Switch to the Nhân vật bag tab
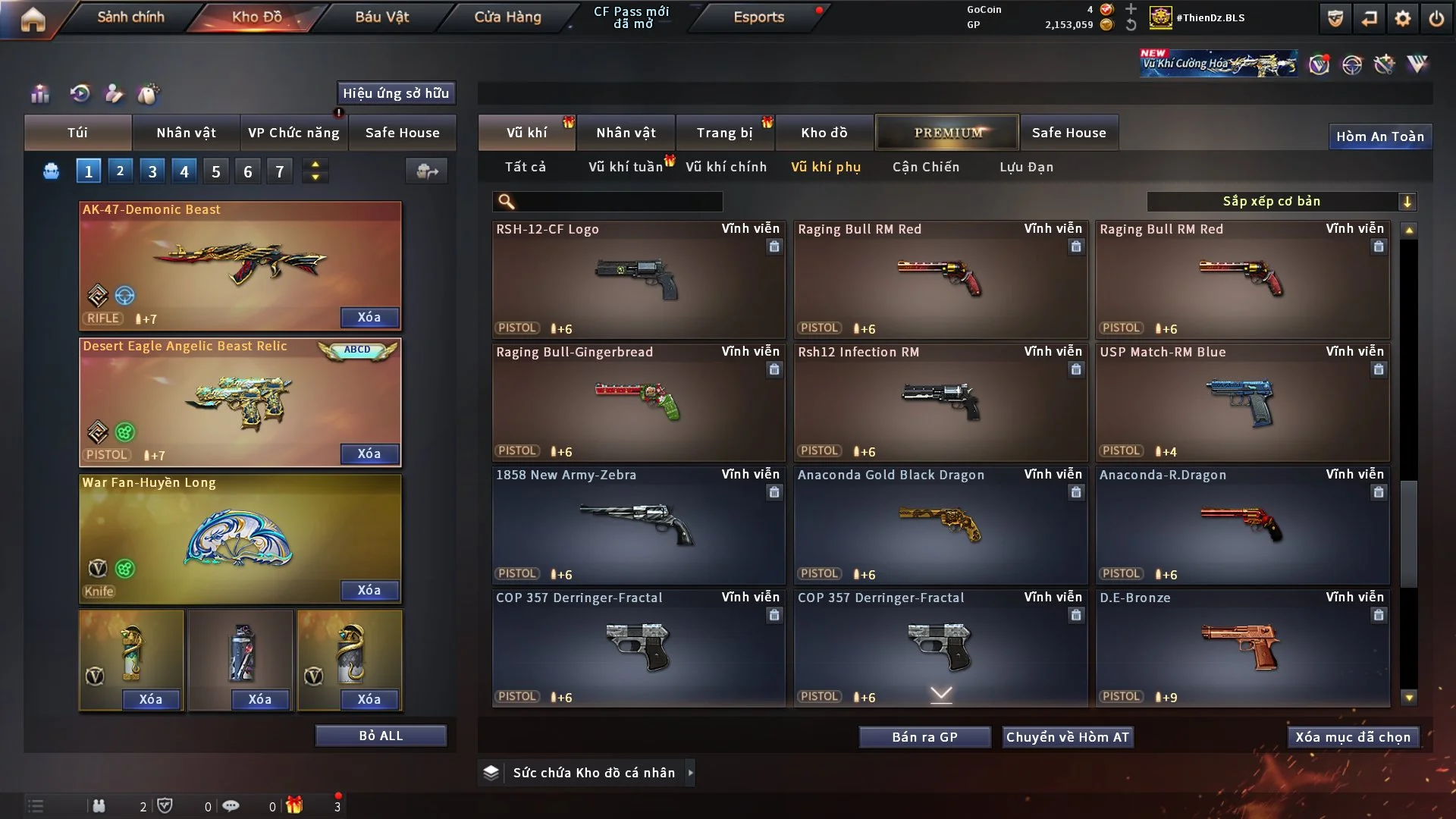Image resolution: width=1456 pixels, height=819 pixels. (186, 133)
